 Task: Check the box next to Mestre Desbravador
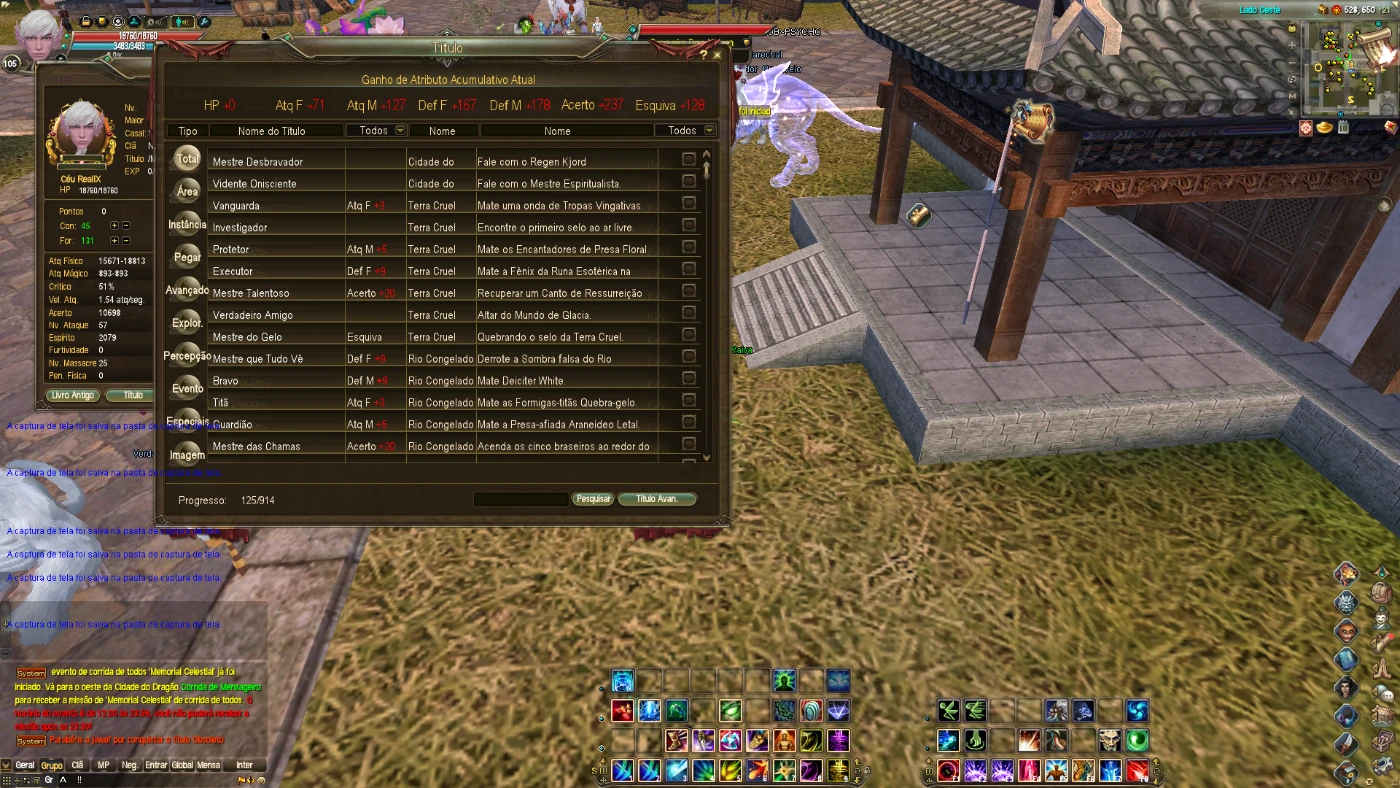point(688,158)
